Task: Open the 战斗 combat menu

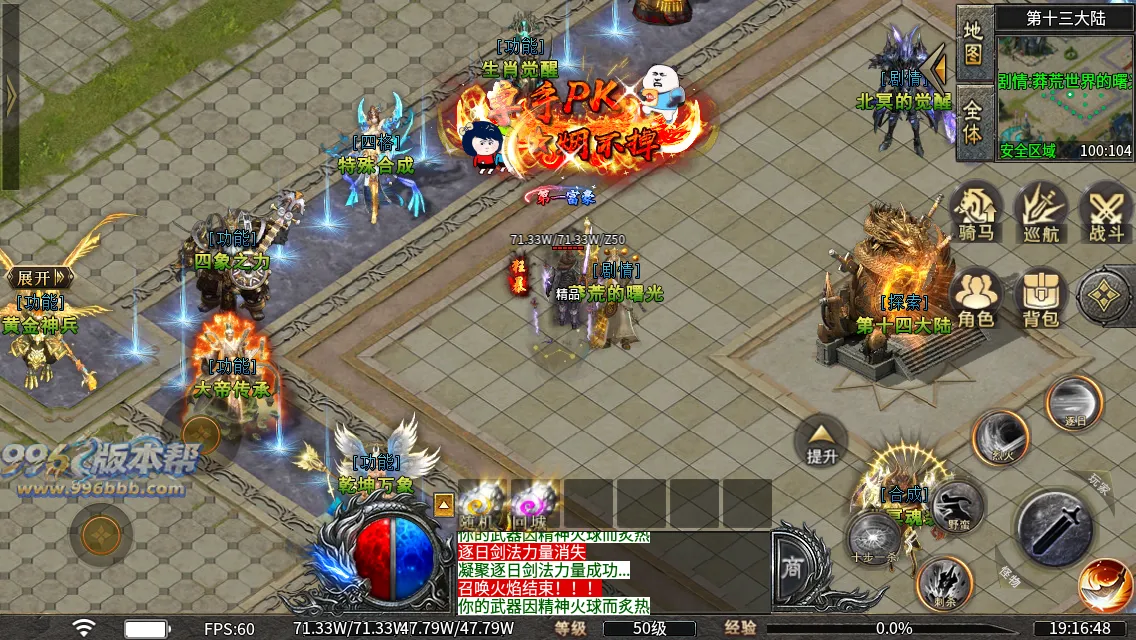Action: click(1106, 211)
